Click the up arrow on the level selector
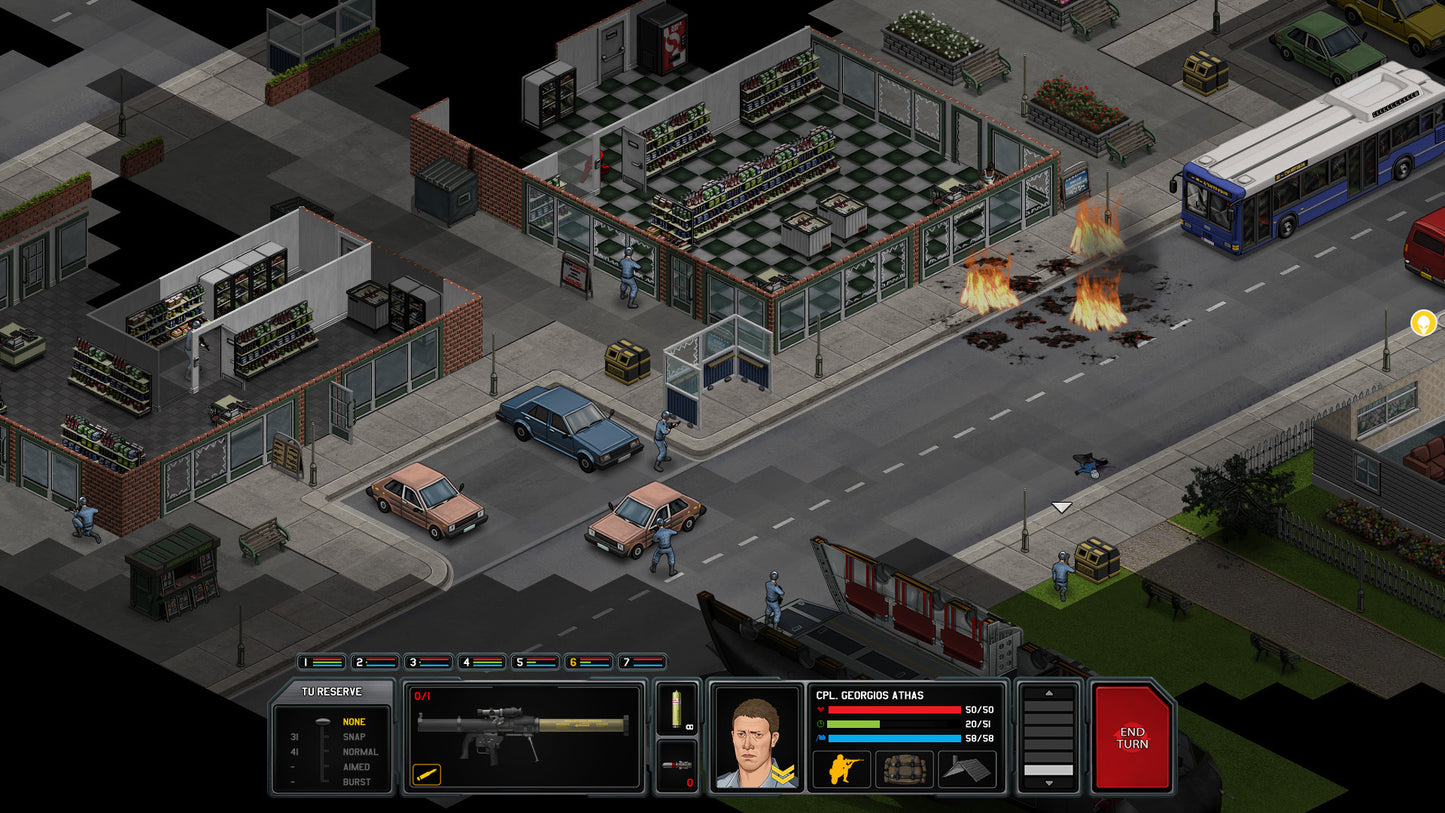Viewport: 1445px width, 813px height. [1048, 693]
